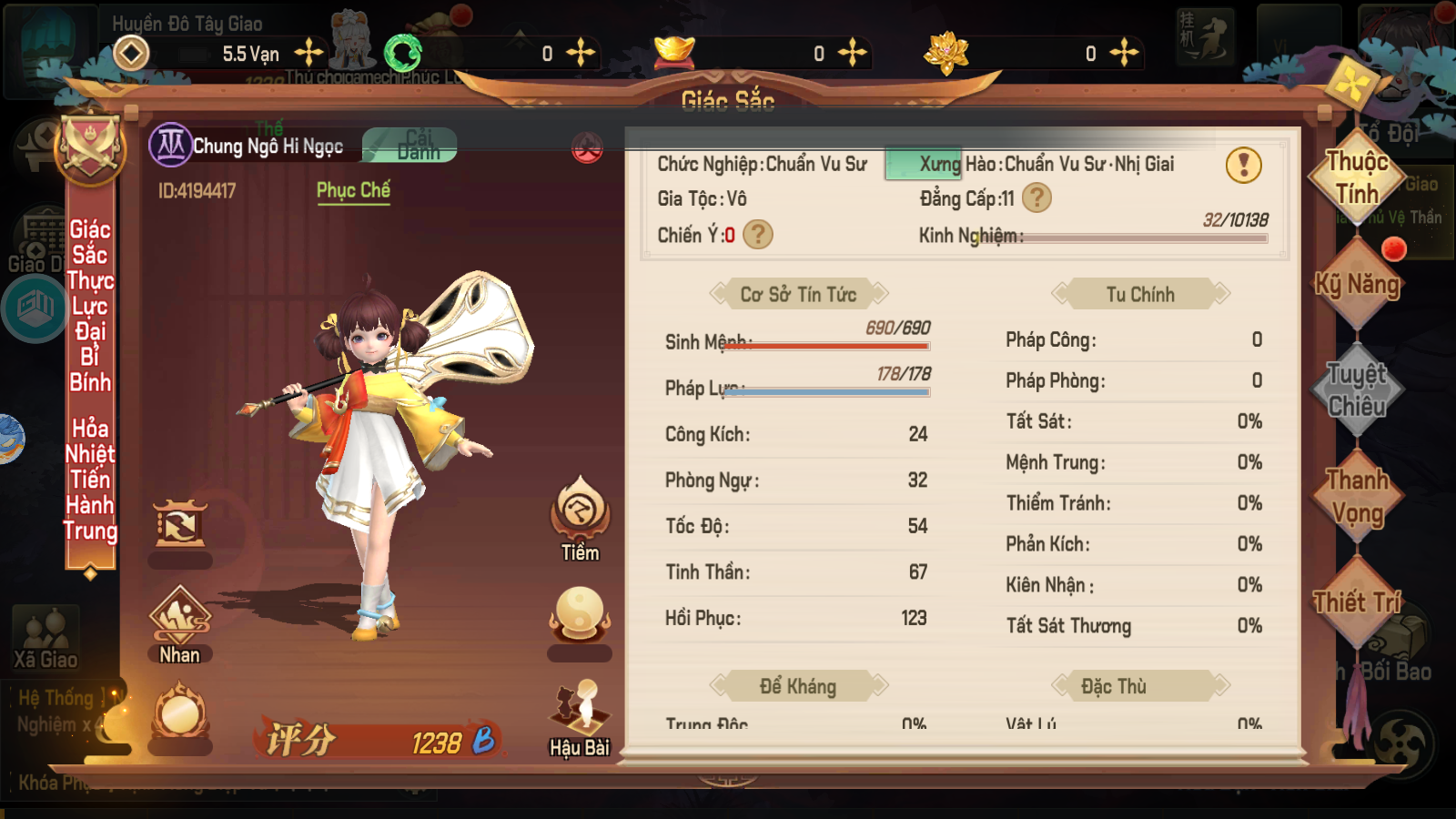This screenshot has width=1456, height=819.
Task: Click the character swap icon
Action: 179,524
